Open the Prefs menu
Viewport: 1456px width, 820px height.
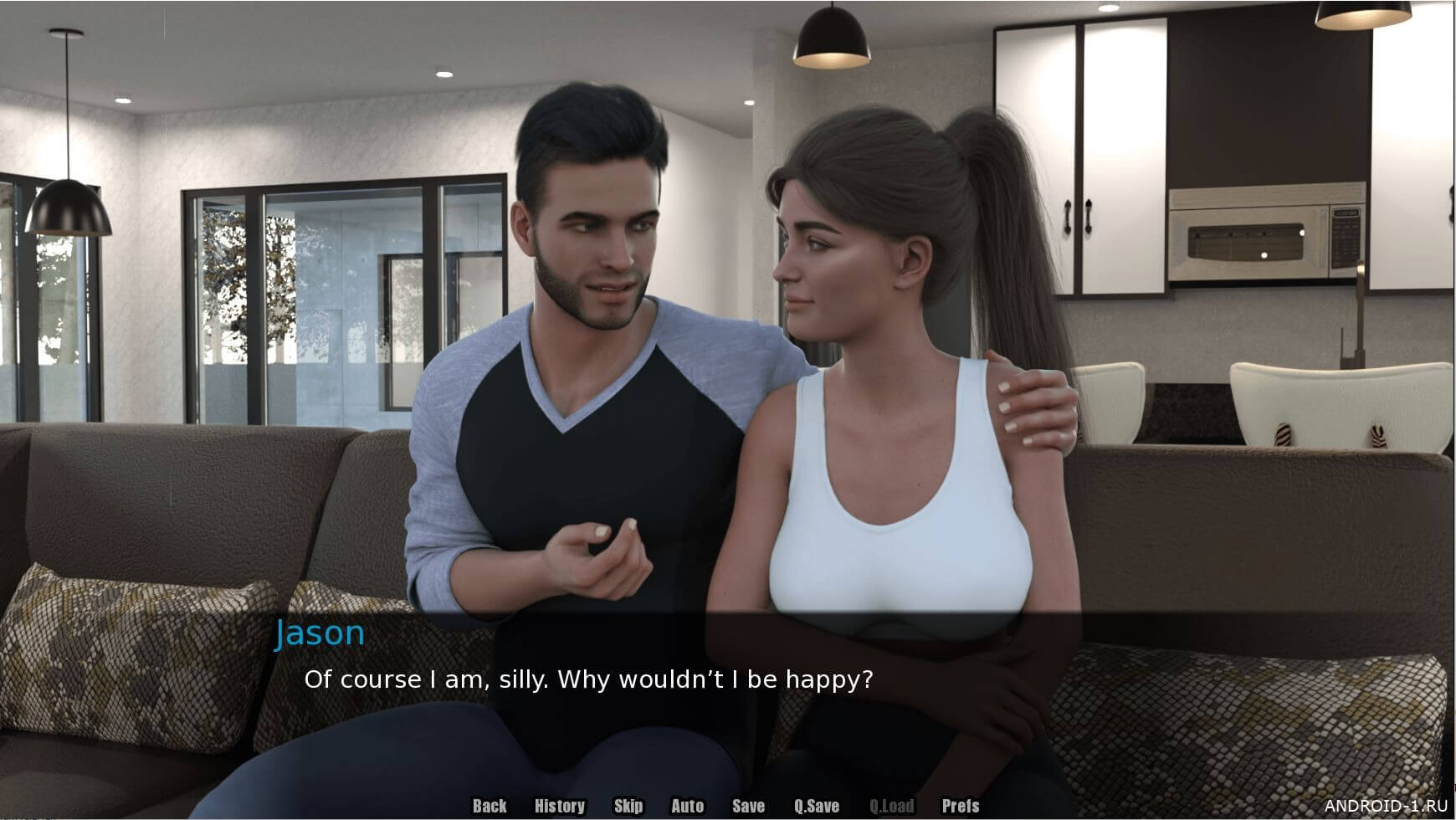point(960,806)
